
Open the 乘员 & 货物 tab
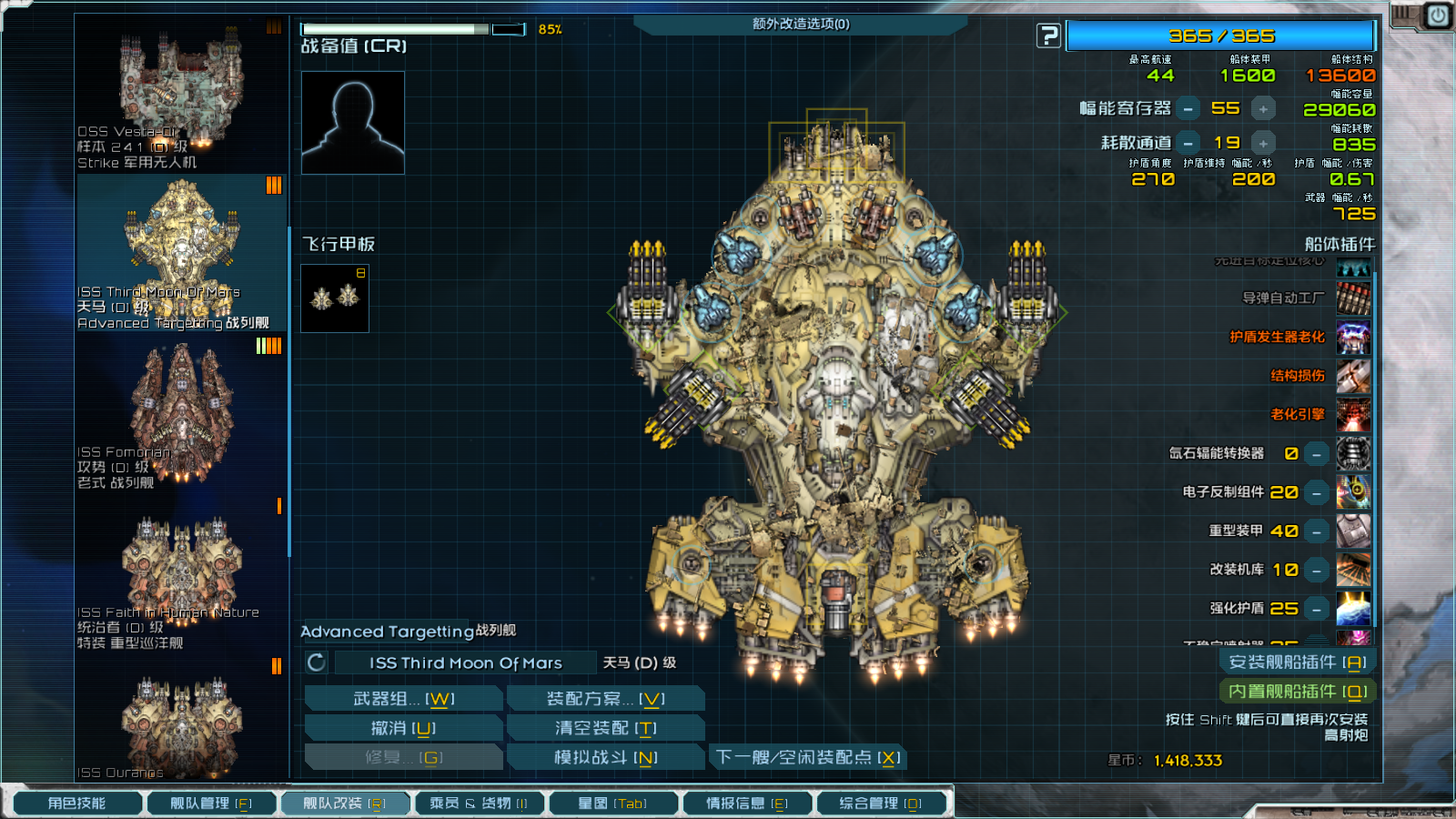point(479,804)
